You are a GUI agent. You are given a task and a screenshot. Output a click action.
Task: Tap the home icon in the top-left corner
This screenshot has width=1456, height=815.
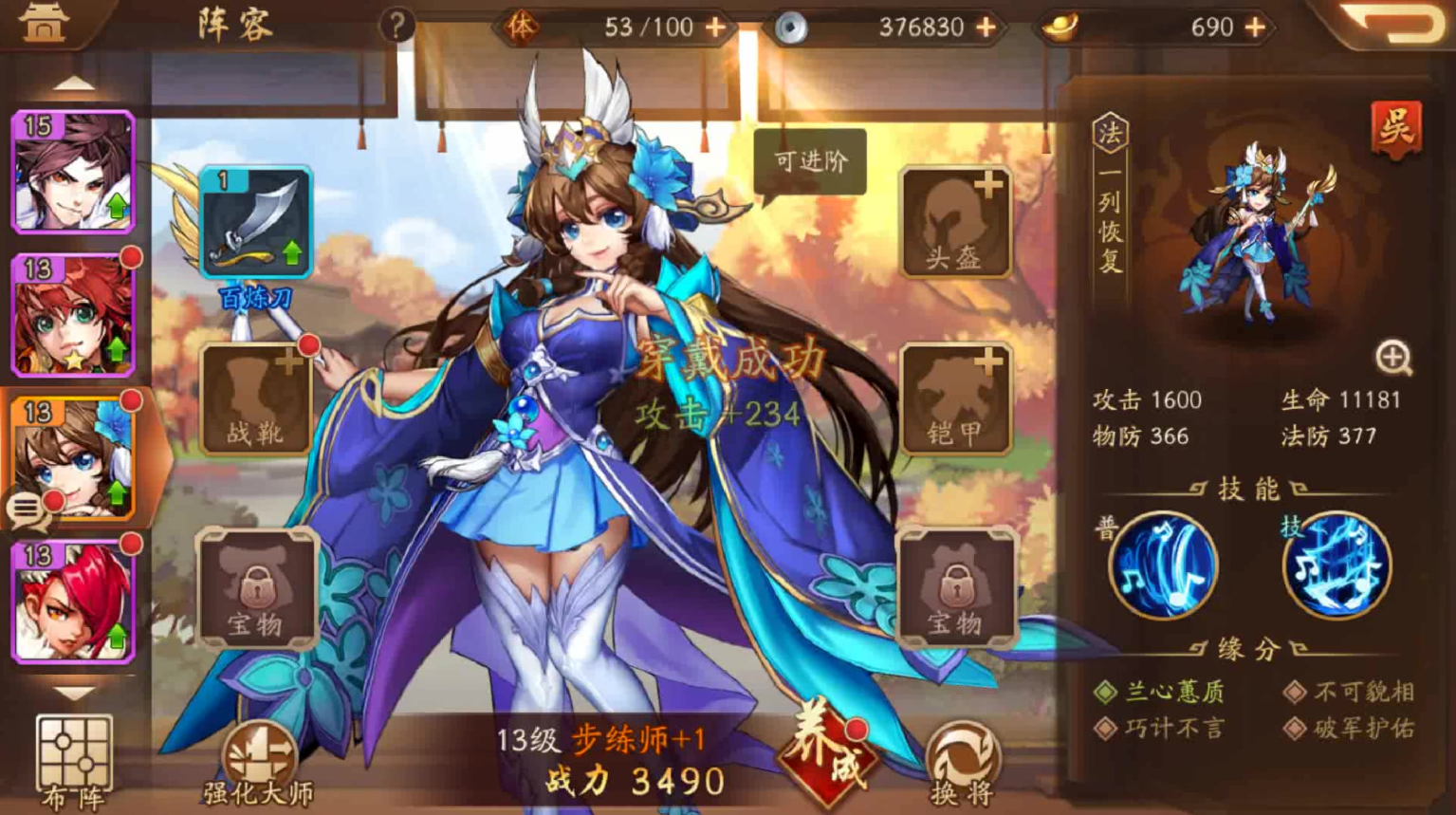click(43, 21)
